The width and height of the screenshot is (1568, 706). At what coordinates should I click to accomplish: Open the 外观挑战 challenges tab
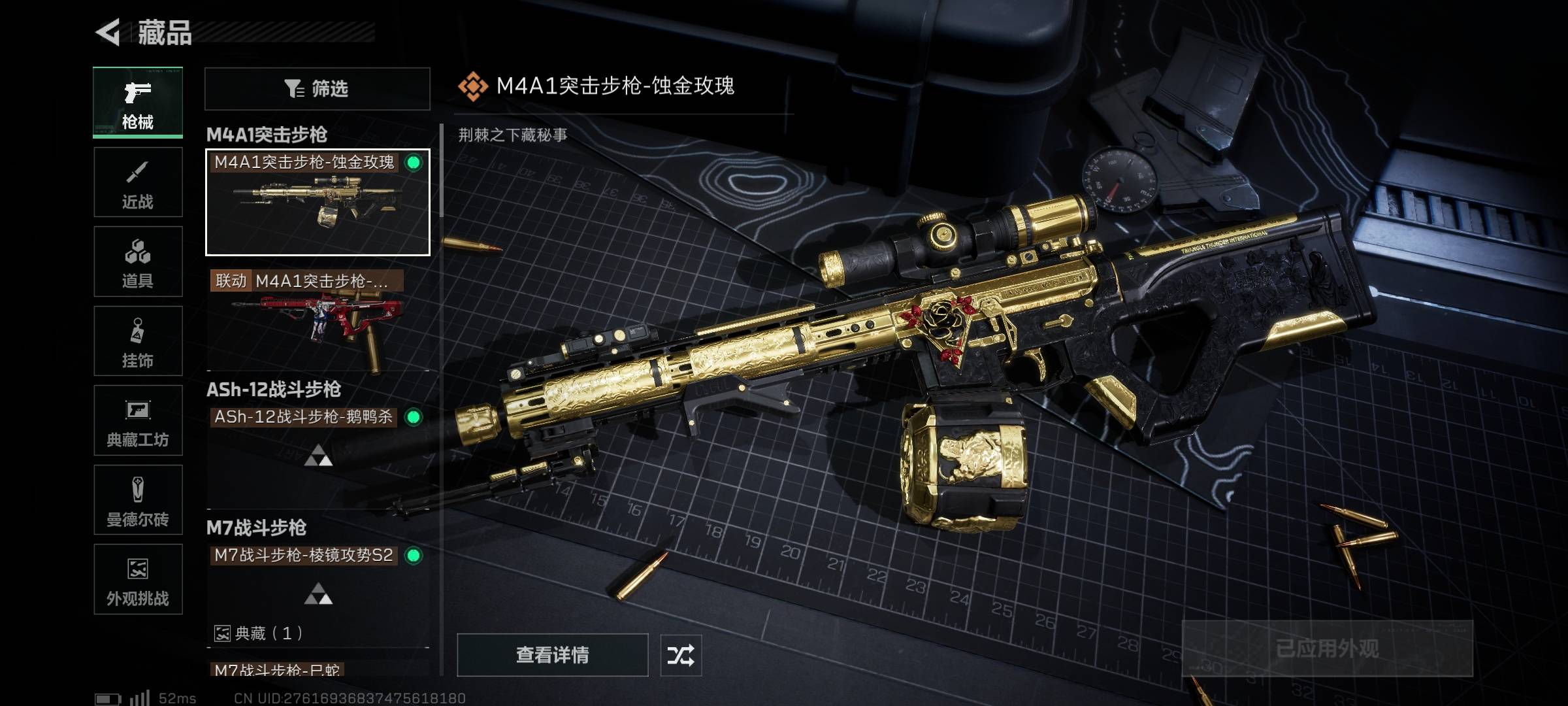138,580
